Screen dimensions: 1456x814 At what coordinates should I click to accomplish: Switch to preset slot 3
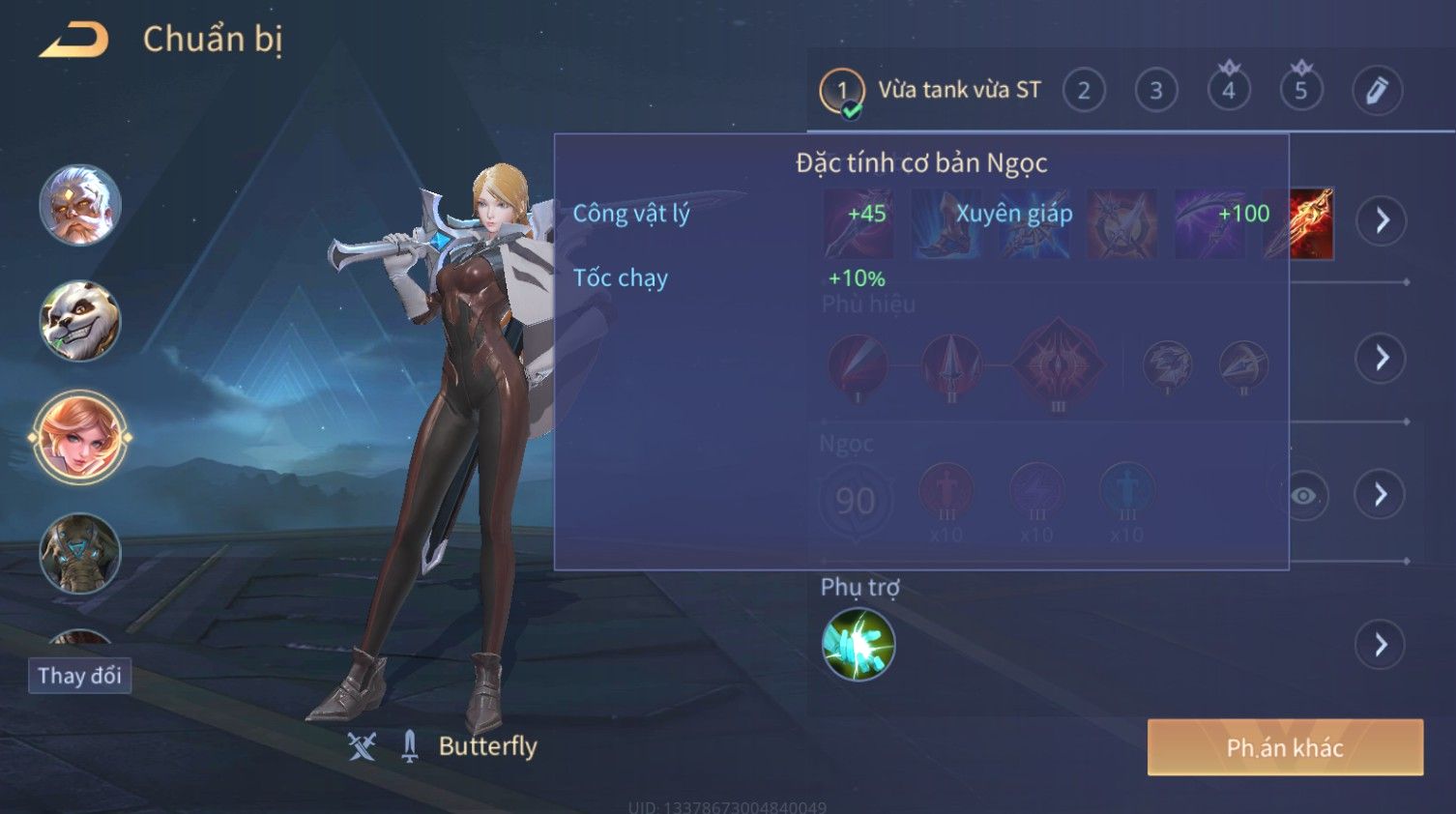1155,91
